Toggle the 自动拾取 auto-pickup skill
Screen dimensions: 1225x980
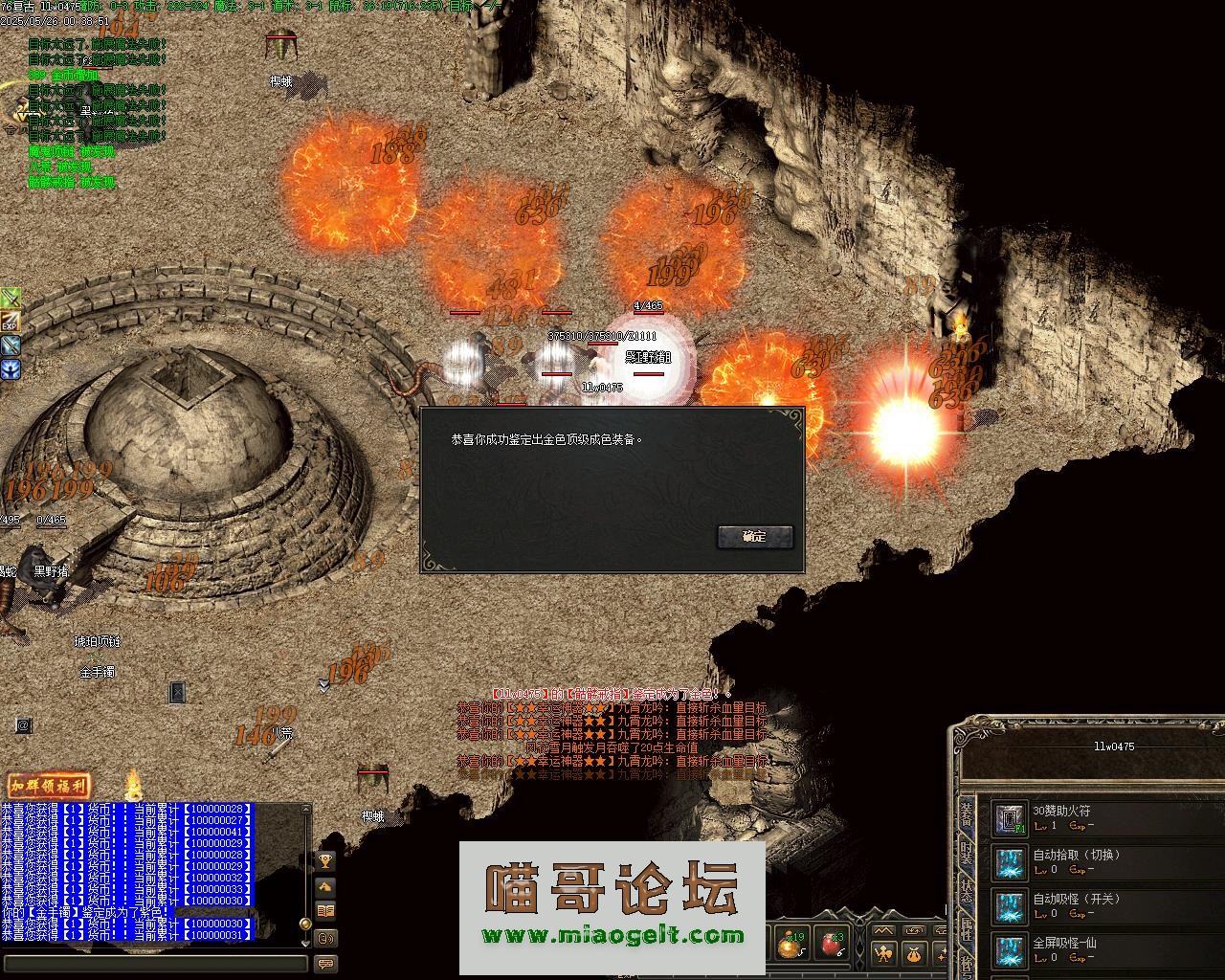click(1009, 861)
